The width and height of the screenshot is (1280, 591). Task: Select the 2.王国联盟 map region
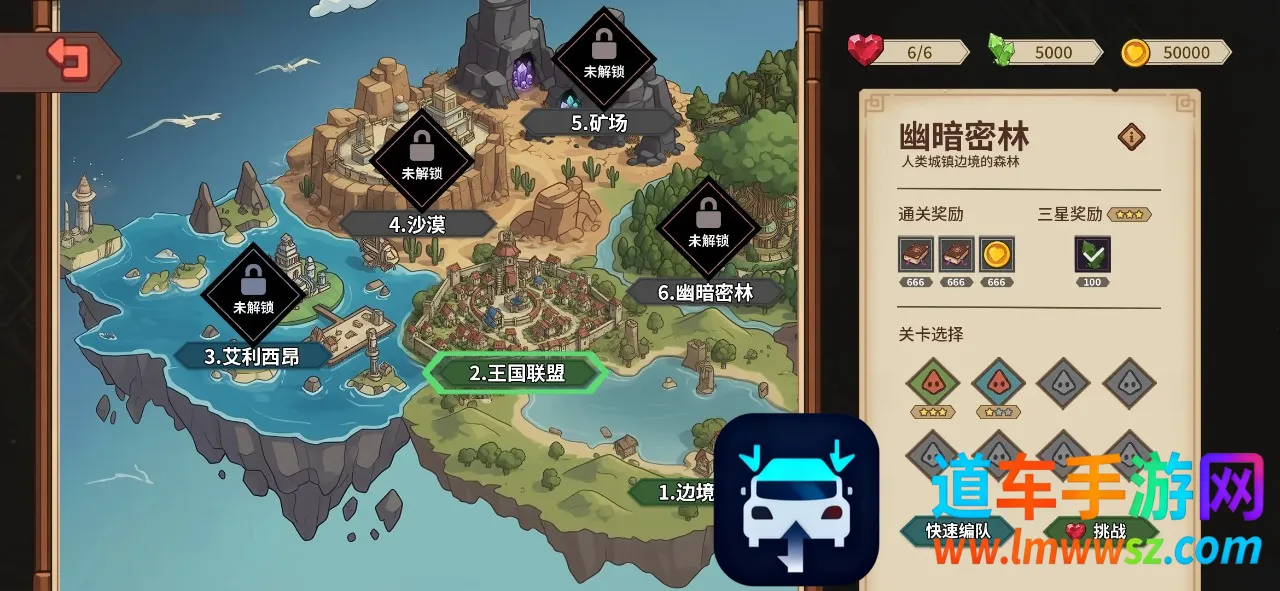(516, 373)
